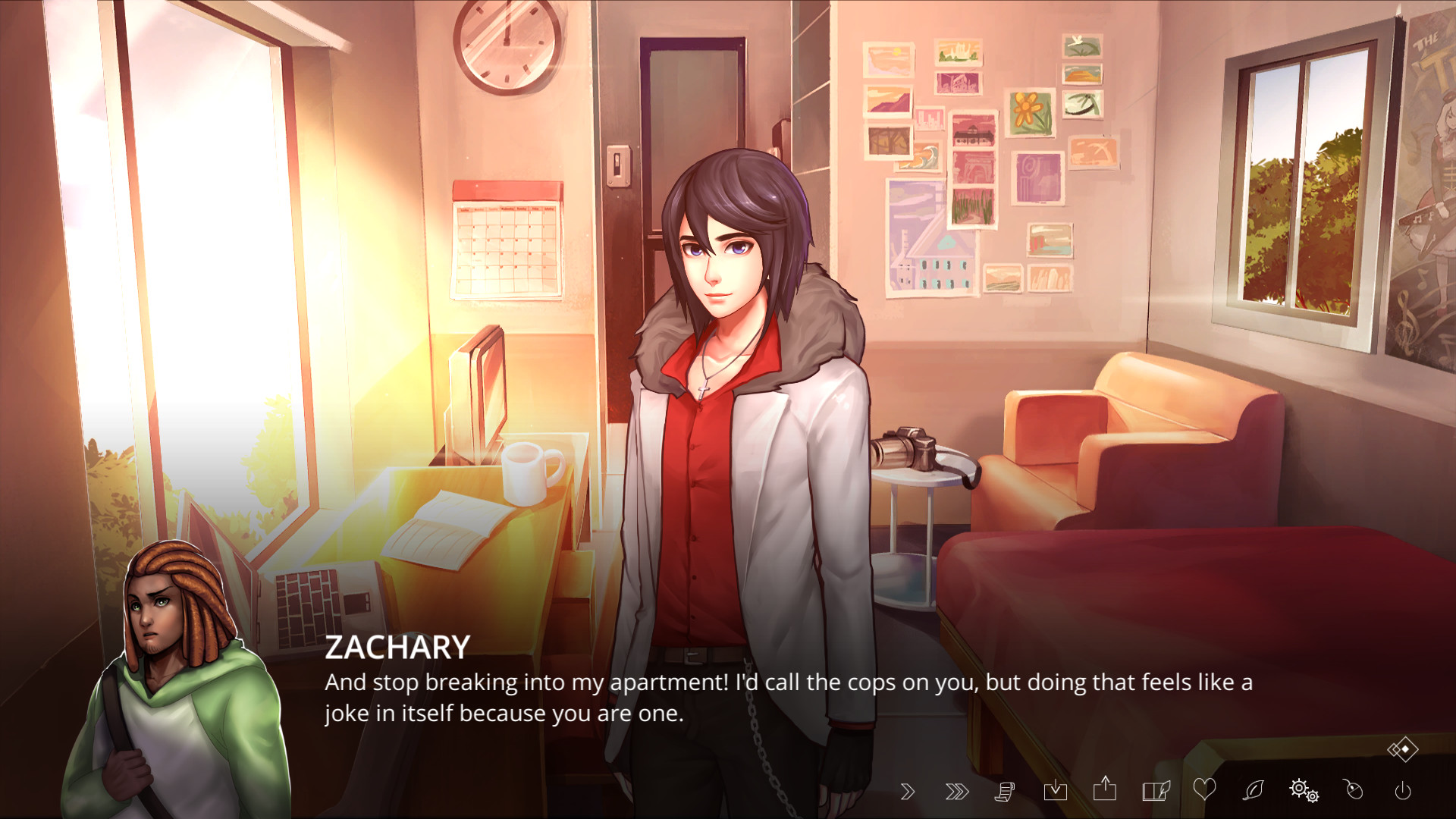Click the mouse icon in toolbar
Image resolution: width=1456 pixels, height=819 pixels.
coord(1354,790)
